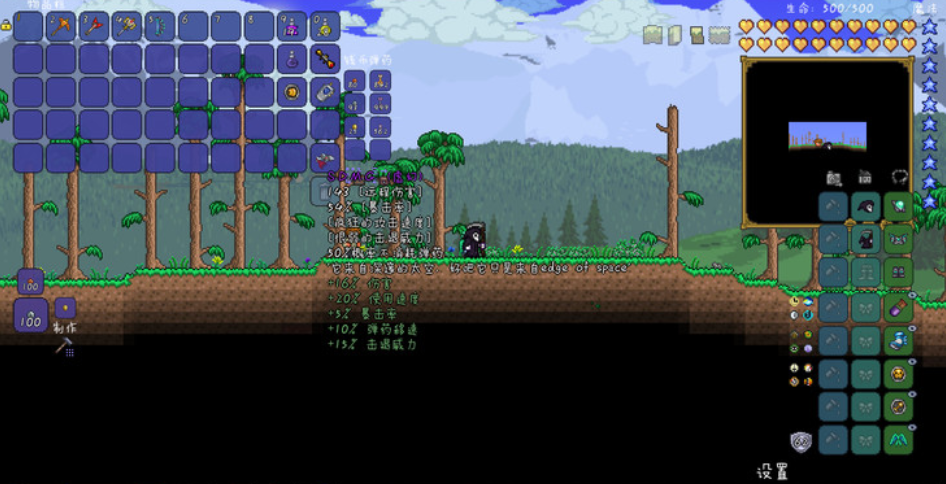Select the cell phone item slot

click(x=325, y=92)
